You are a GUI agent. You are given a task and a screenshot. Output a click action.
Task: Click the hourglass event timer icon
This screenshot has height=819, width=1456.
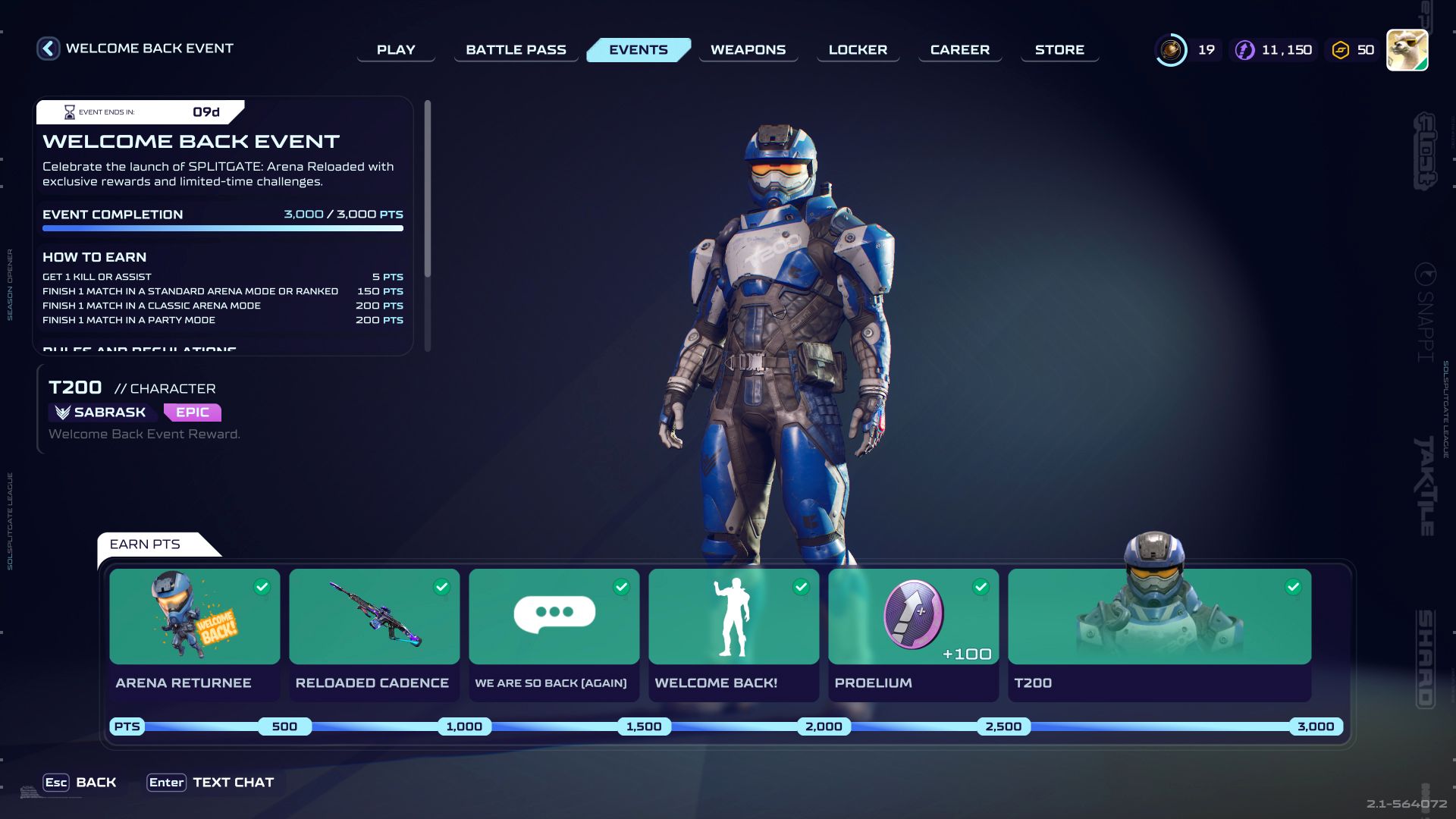69,111
